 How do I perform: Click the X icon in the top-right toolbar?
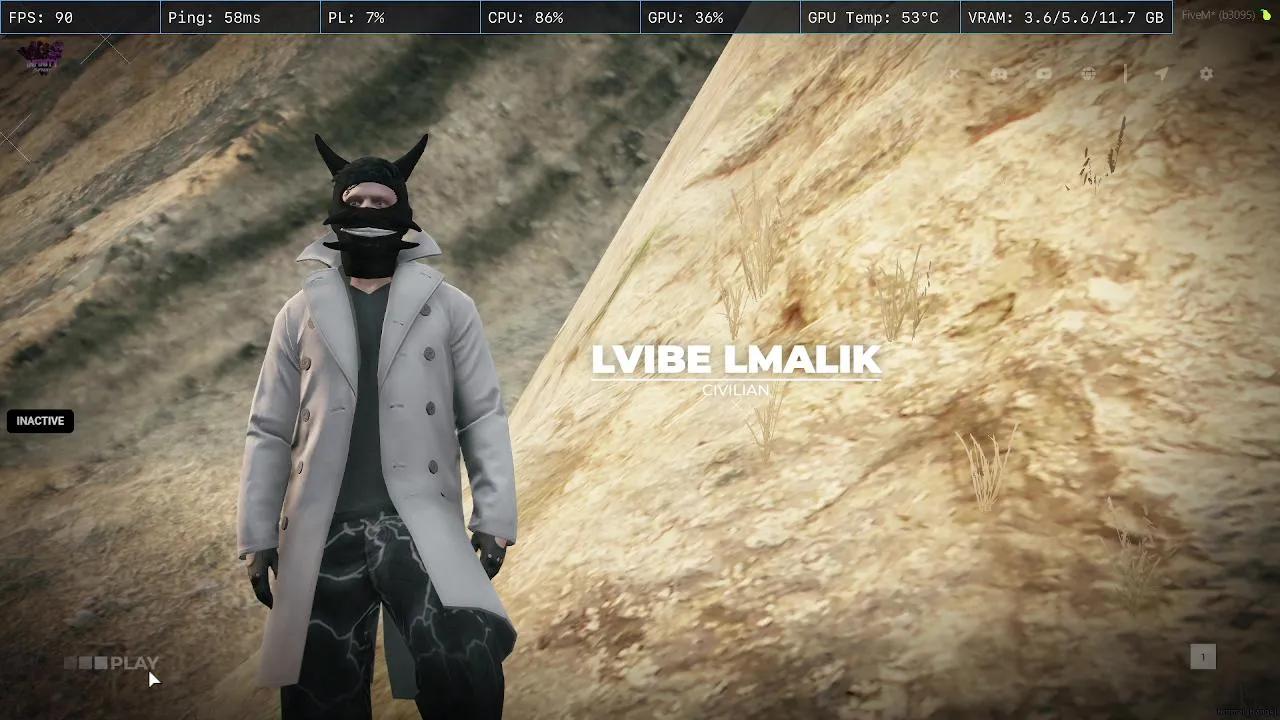953,73
